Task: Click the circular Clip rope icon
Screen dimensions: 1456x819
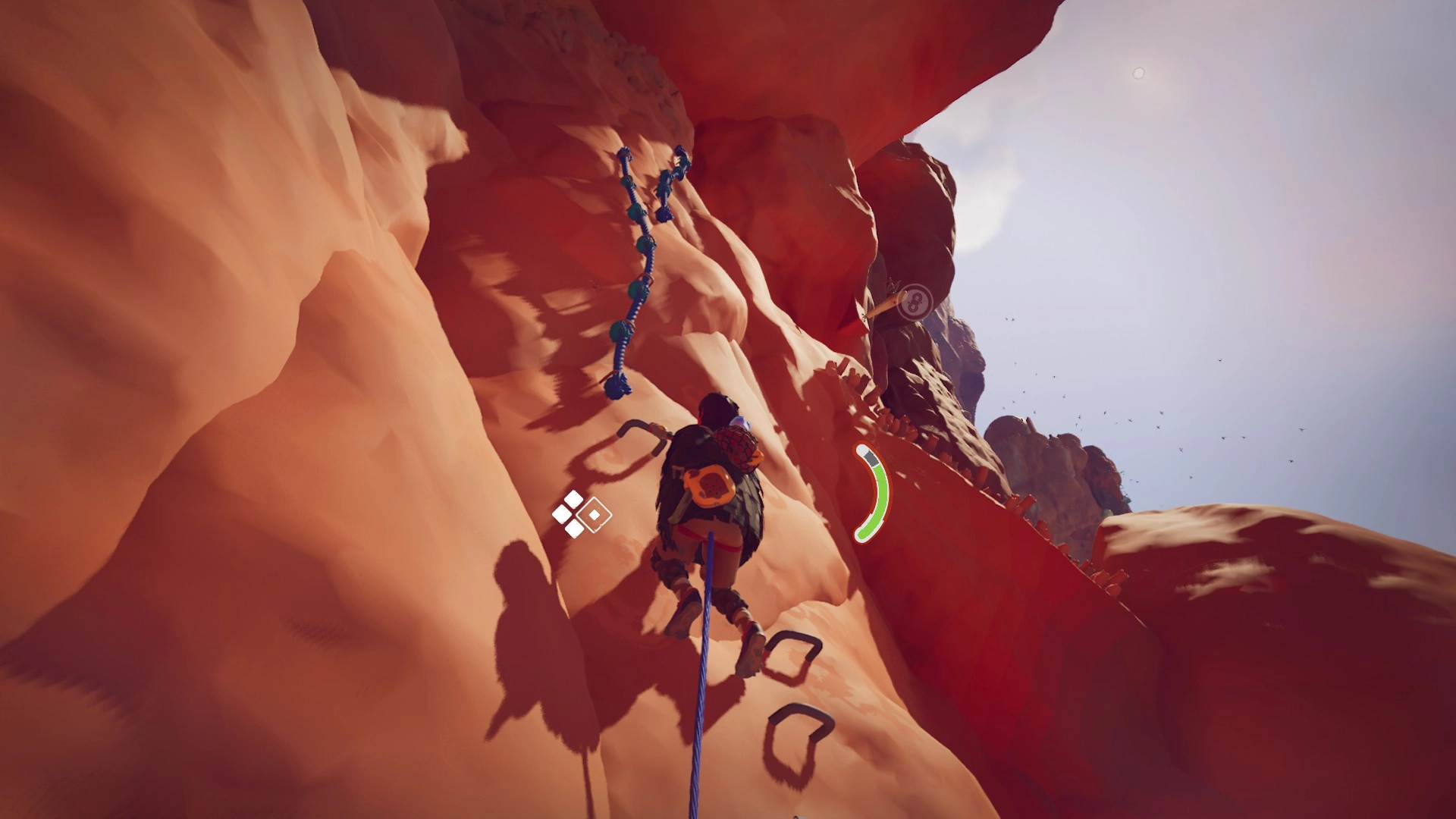Action: [915, 301]
